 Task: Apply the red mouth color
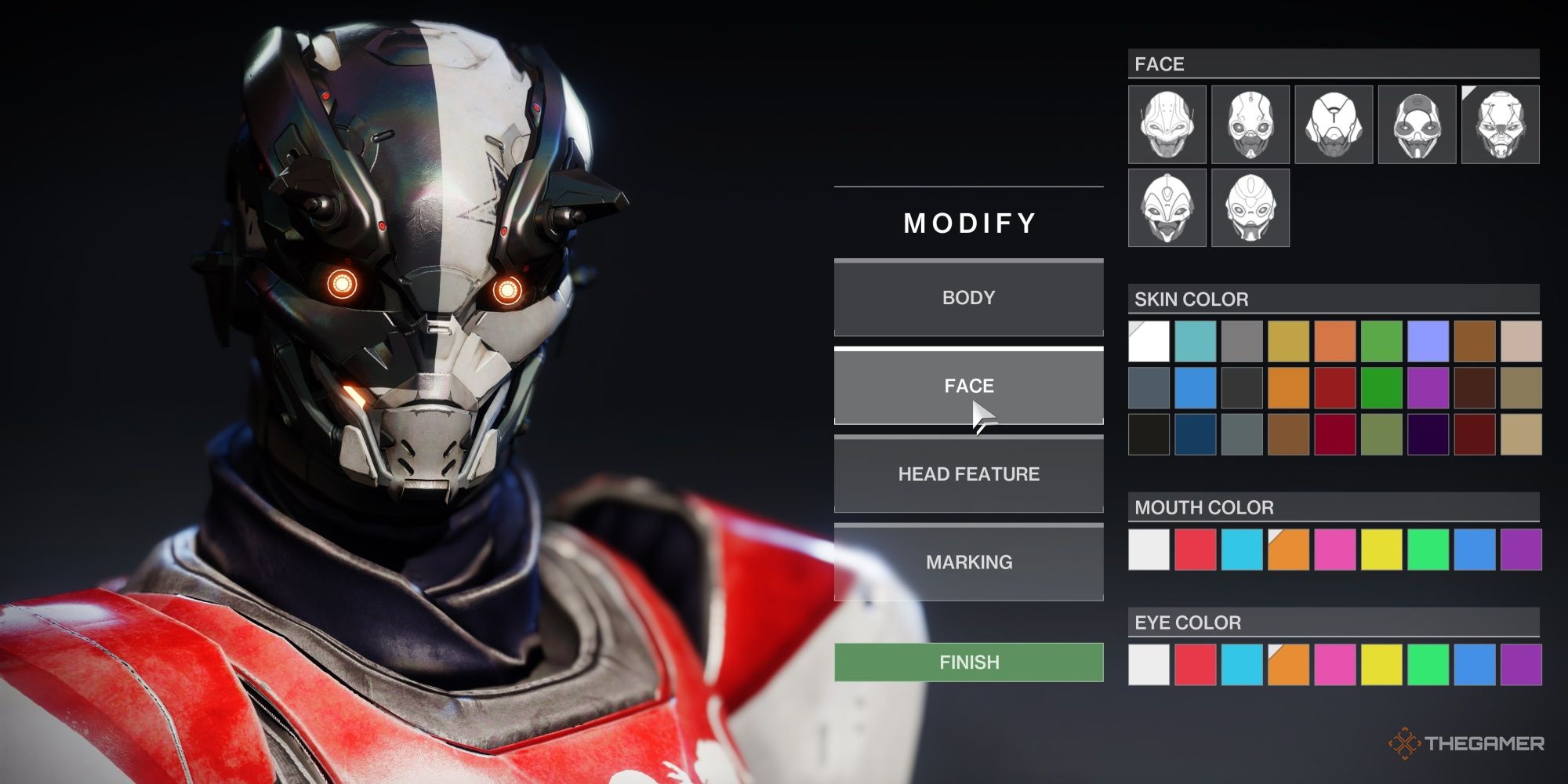(x=1195, y=550)
